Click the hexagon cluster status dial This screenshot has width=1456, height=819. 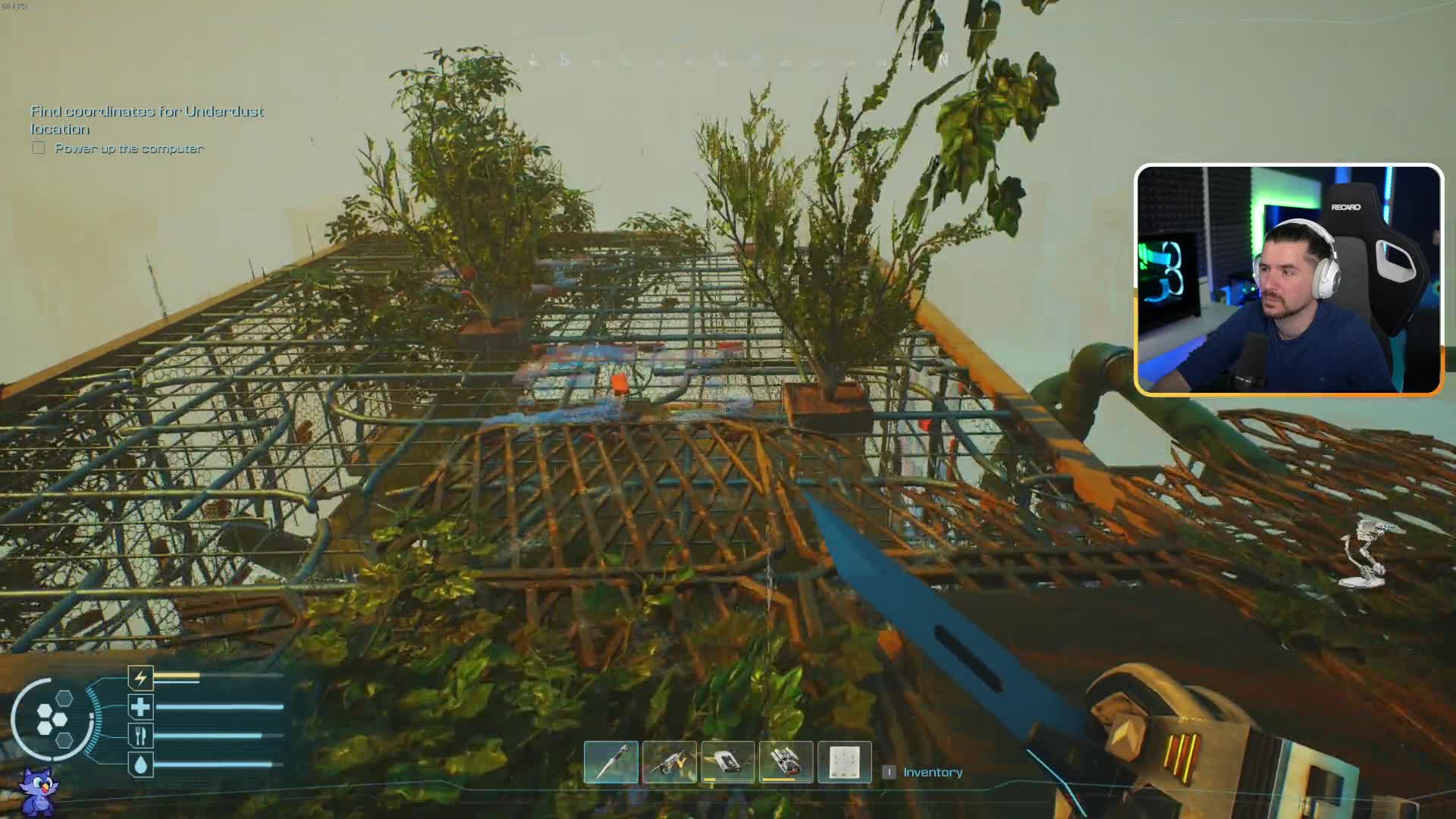click(53, 719)
